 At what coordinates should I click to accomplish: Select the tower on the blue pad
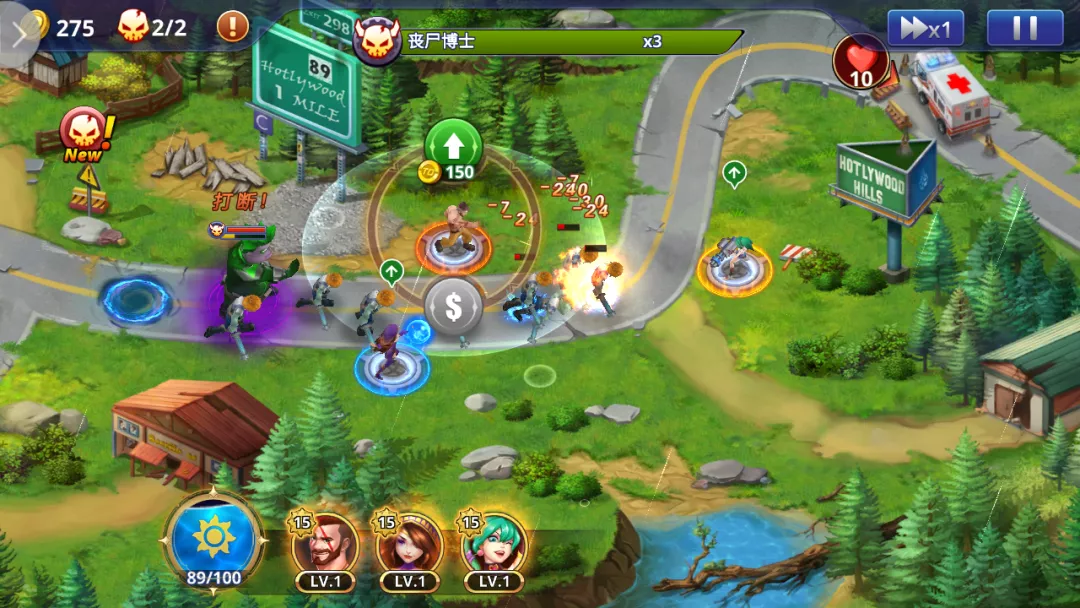point(391,360)
